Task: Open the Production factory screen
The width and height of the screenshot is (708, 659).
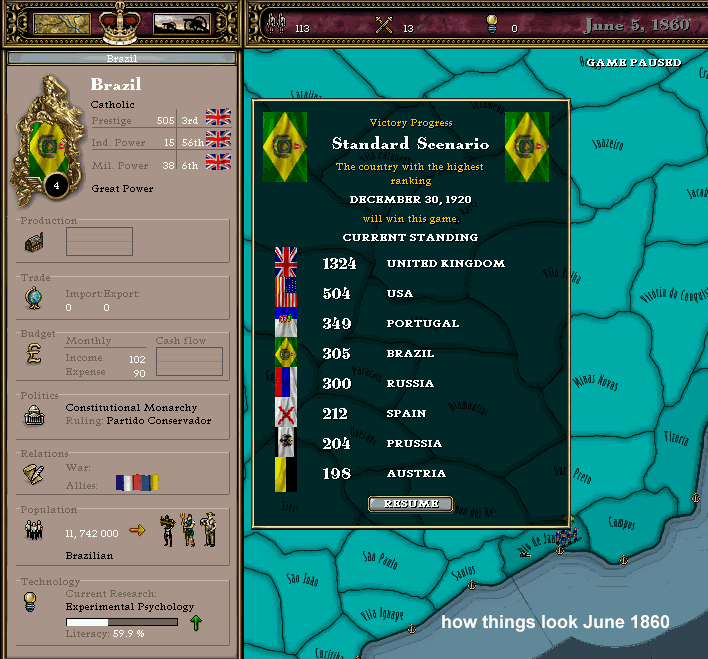Action: pyautogui.click(x=34, y=242)
